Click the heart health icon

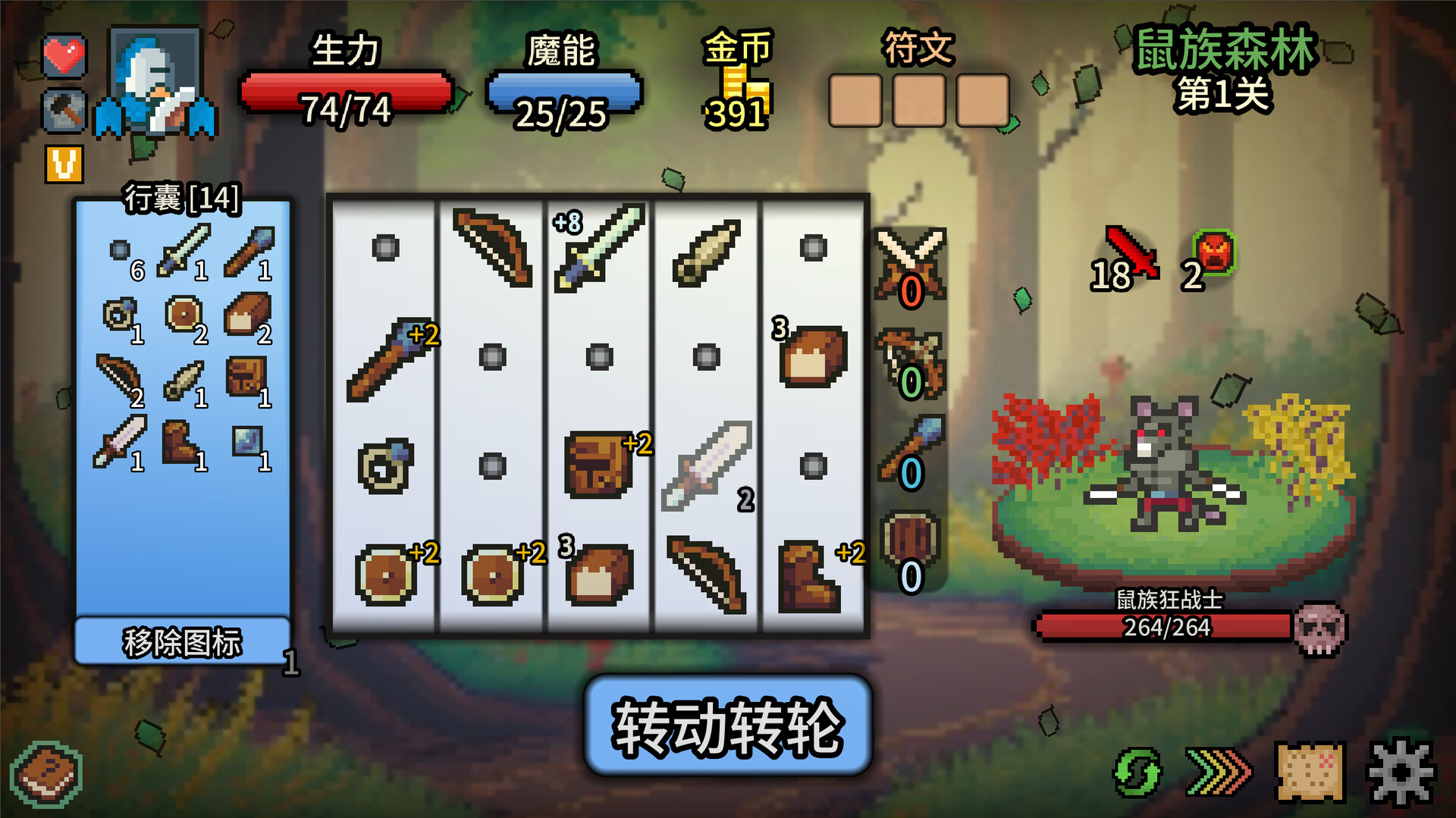tap(64, 55)
